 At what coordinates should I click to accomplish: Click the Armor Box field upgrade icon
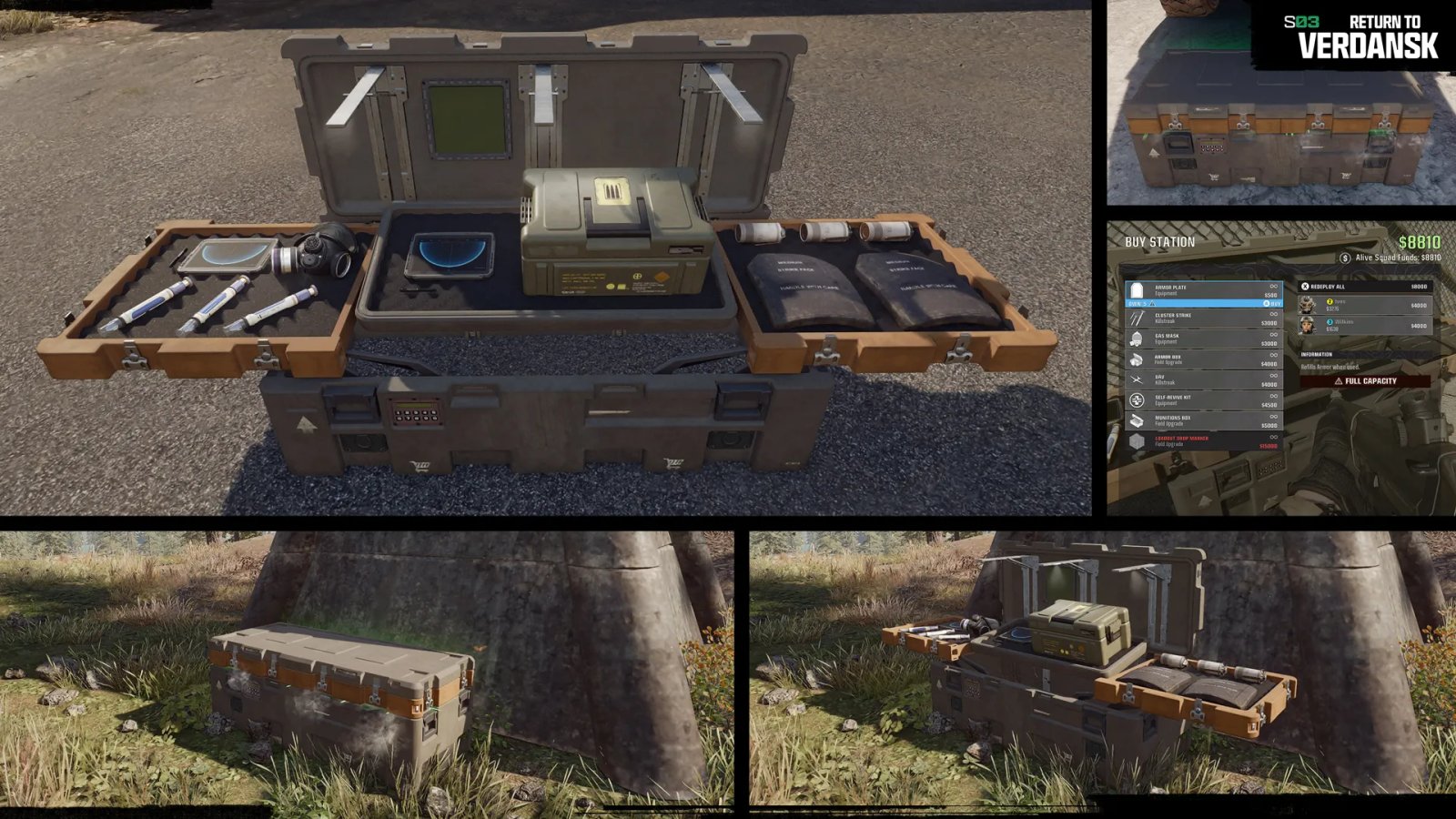[x=1136, y=358]
